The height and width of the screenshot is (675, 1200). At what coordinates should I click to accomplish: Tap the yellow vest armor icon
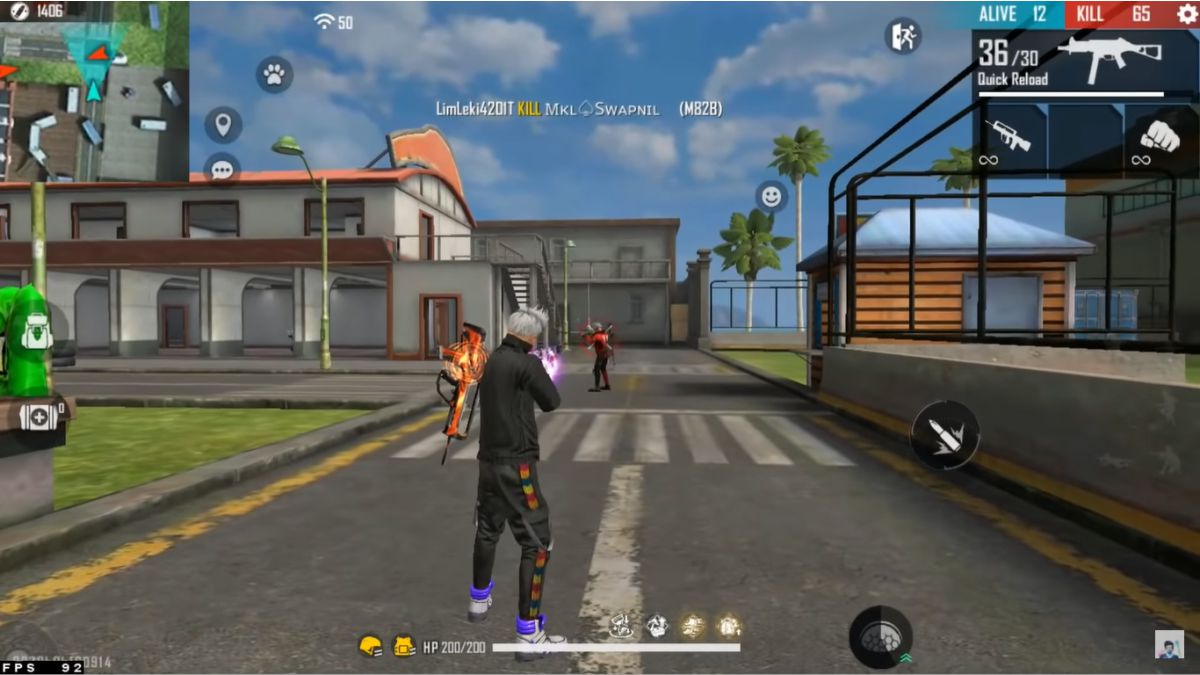(404, 647)
